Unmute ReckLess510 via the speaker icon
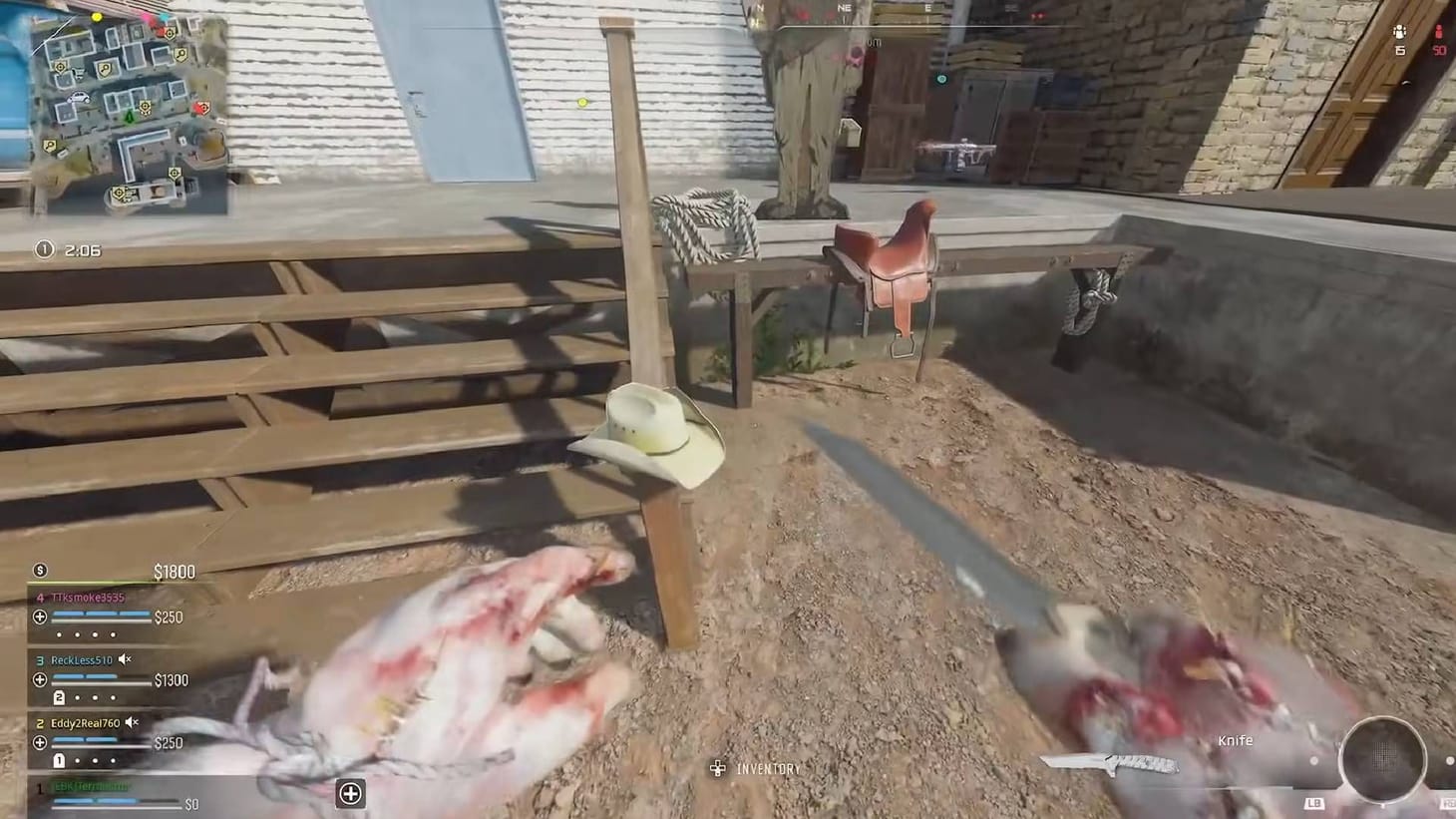Screen dimensions: 1456x819 point(124,660)
